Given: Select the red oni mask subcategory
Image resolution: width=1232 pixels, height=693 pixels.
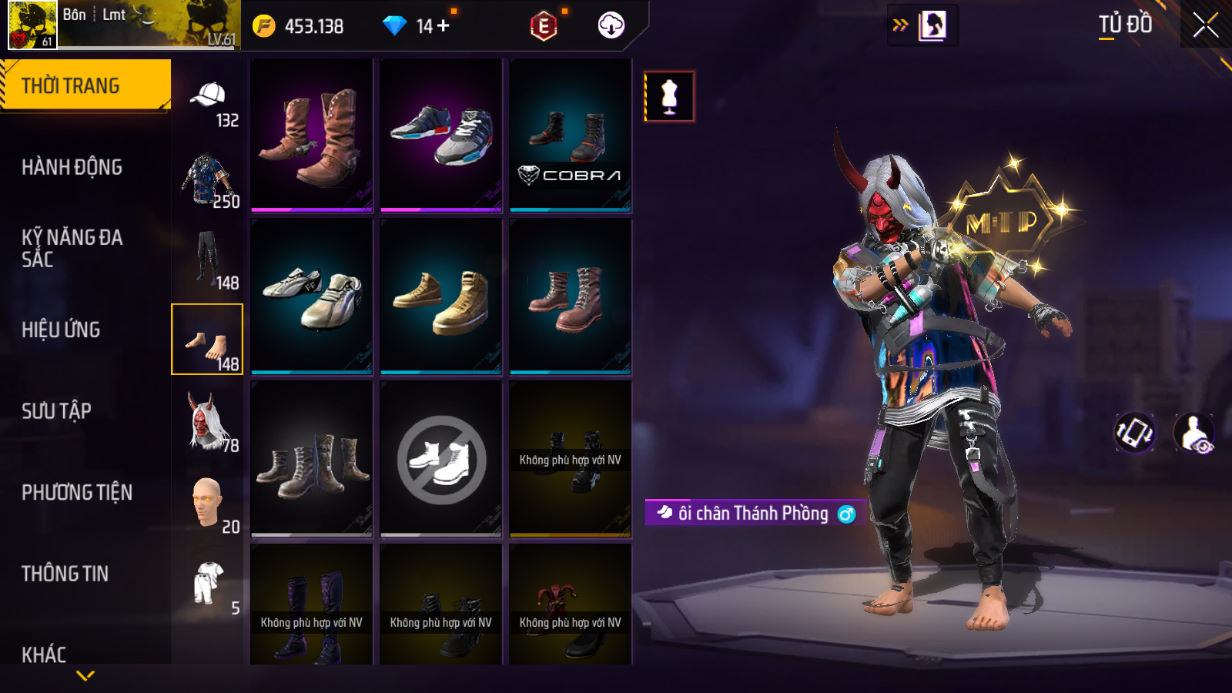Looking at the screenshot, I should (207, 420).
